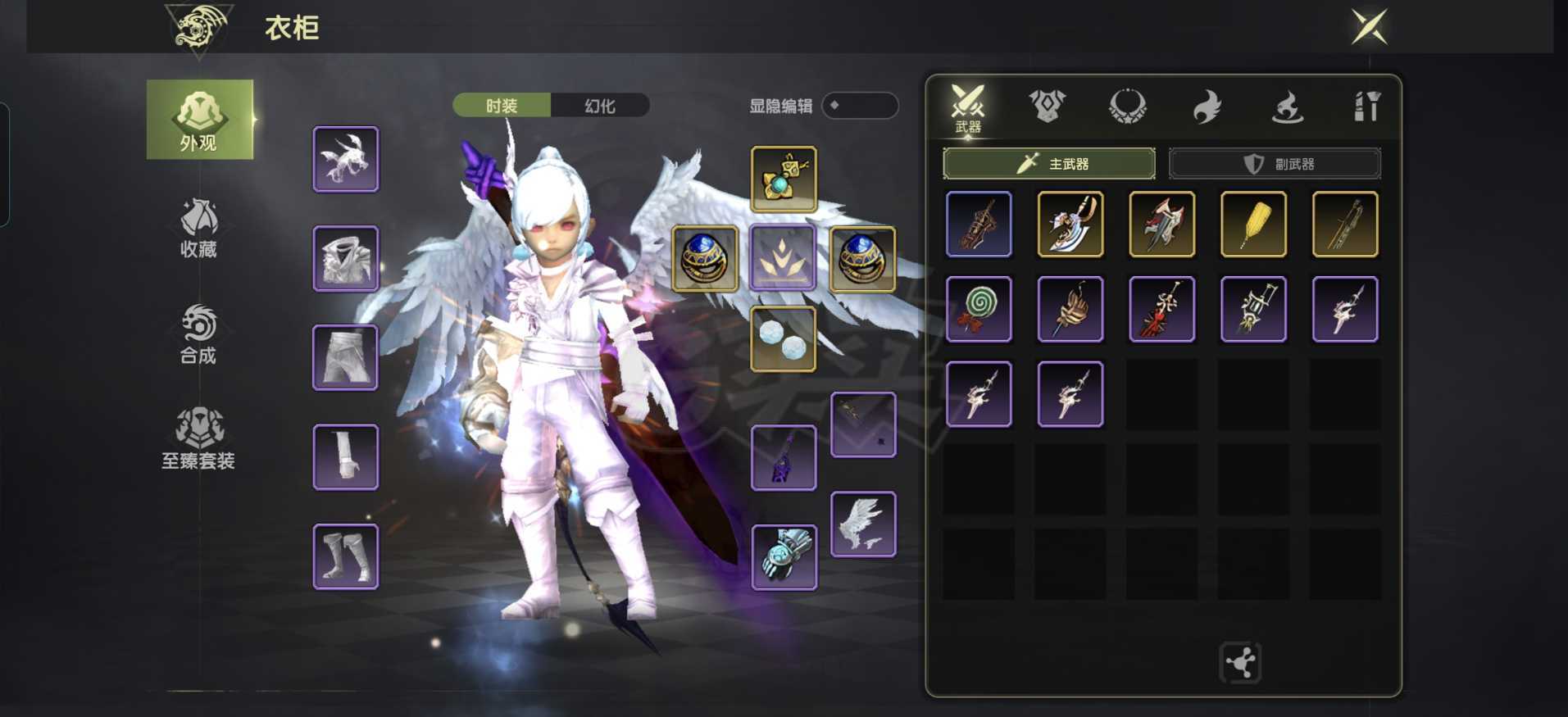Tap the share button below the weapon grid
The height and width of the screenshot is (717, 1568).
tap(1240, 662)
